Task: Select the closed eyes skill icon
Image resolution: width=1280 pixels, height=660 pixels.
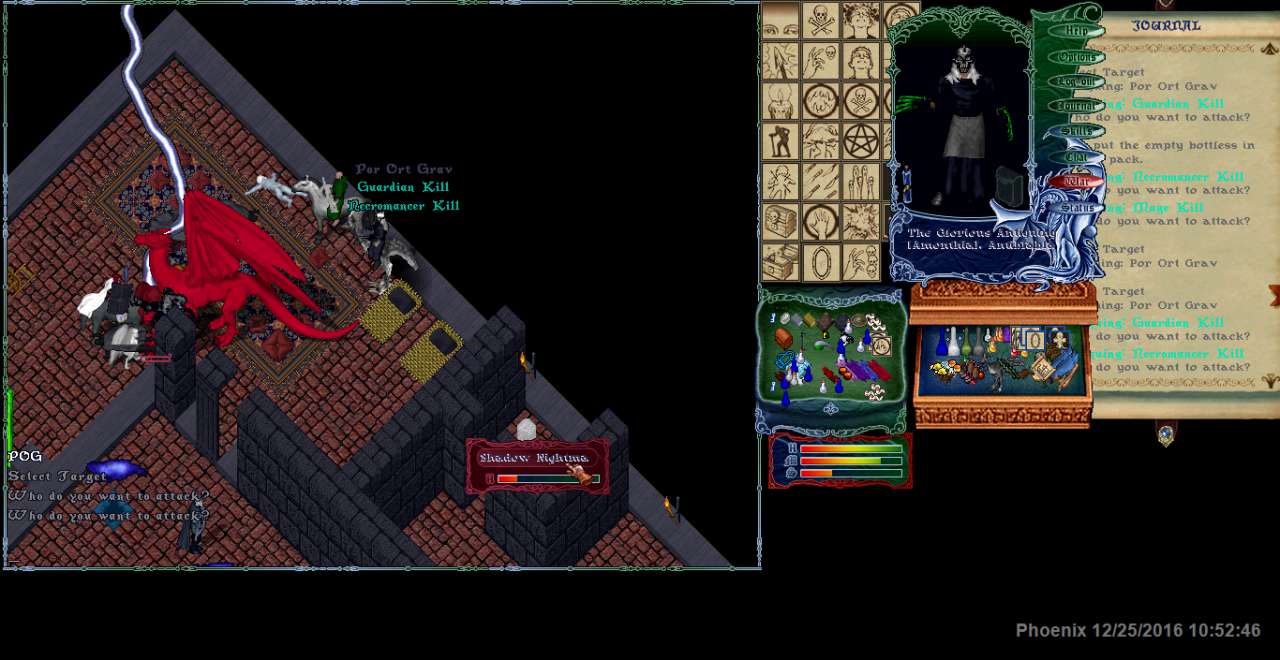Action: pos(781,20)
